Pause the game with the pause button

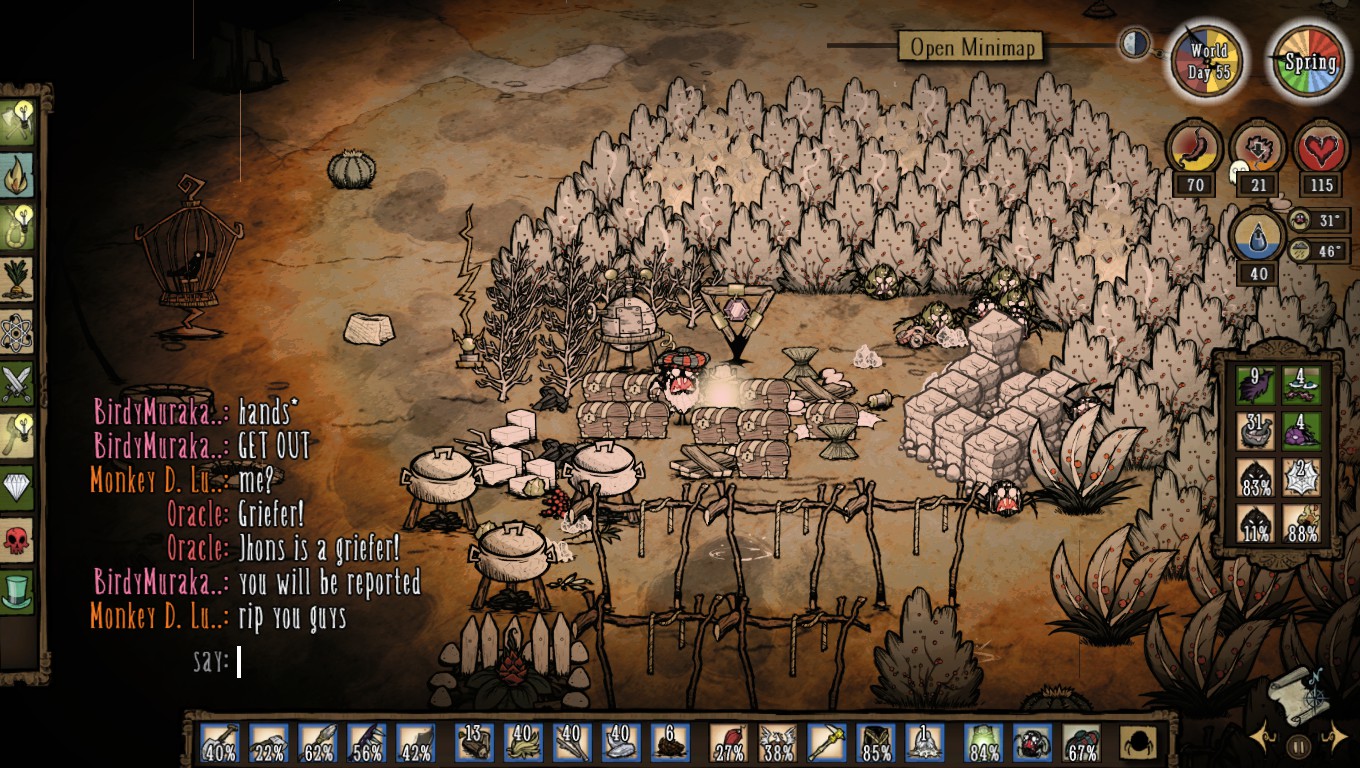(x=1298, y=745)
